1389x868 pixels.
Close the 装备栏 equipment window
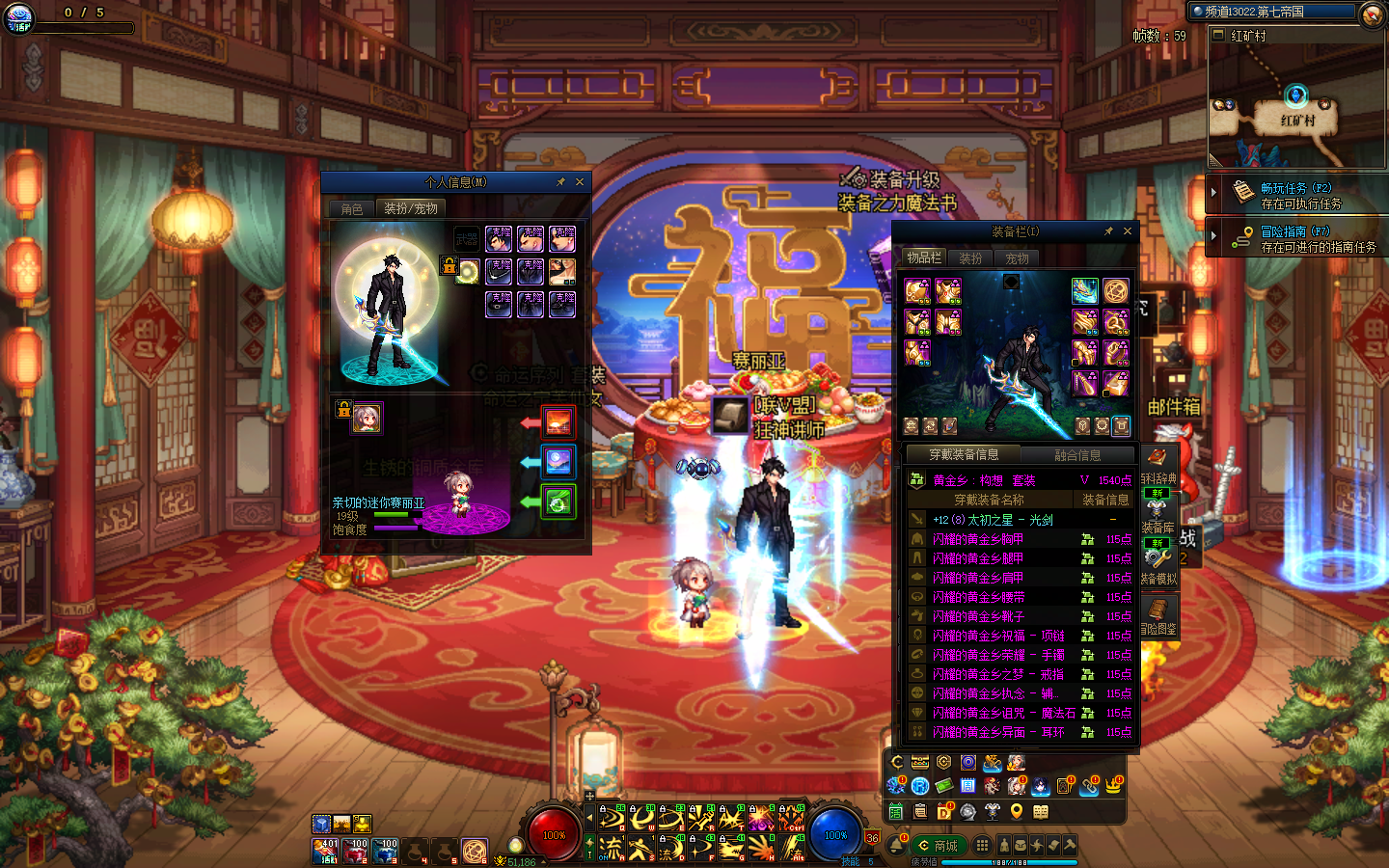(x=1127, y=231)
